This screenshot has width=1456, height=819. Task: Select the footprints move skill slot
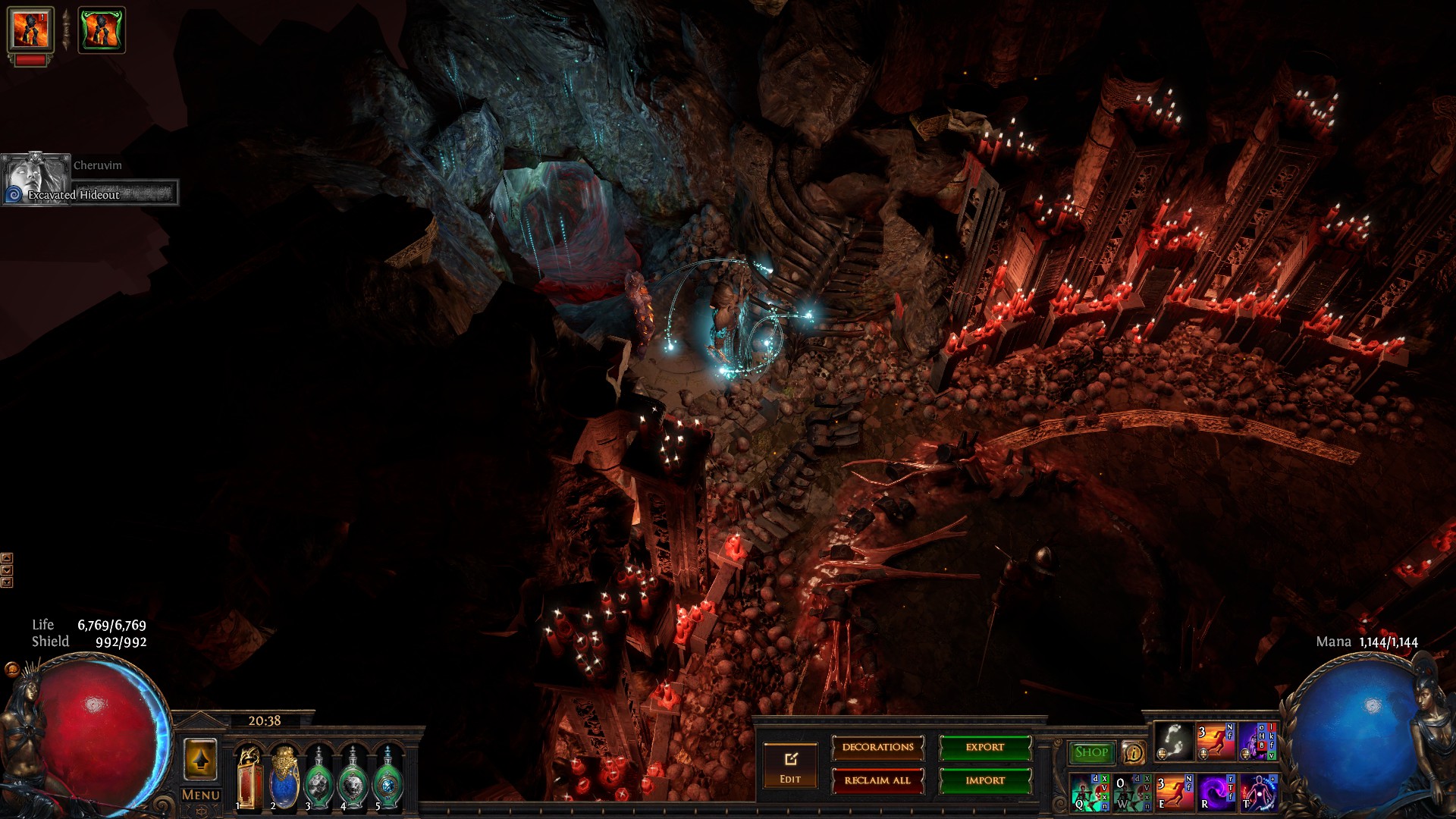[1173, 742]
